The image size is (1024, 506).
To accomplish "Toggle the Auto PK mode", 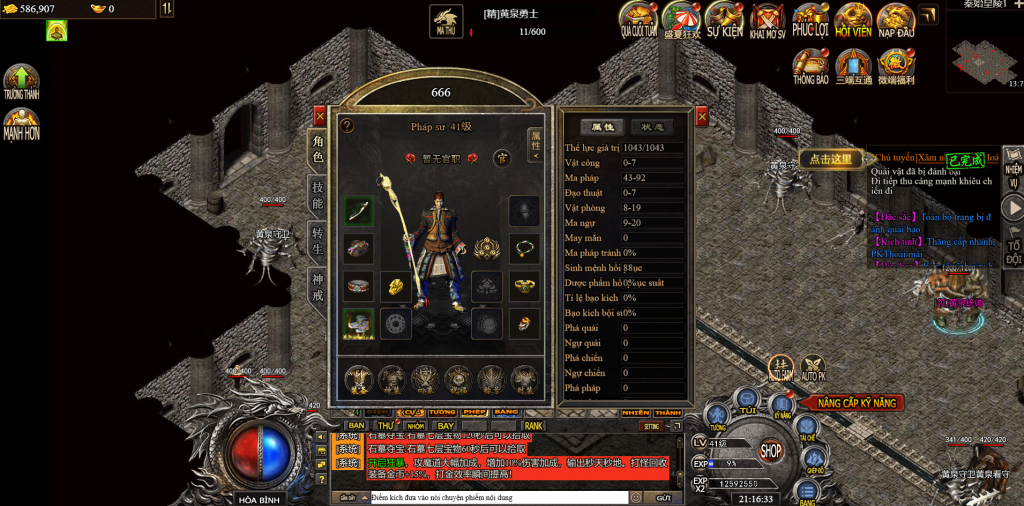I will pos(813,369).
